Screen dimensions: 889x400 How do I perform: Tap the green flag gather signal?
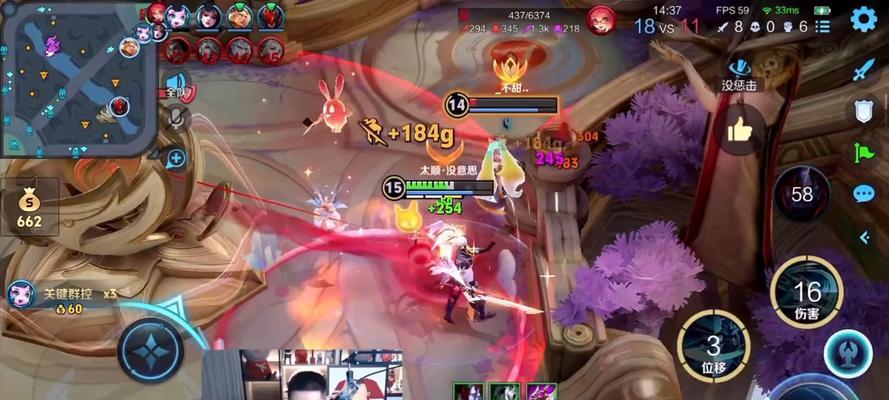pos(864,152)
